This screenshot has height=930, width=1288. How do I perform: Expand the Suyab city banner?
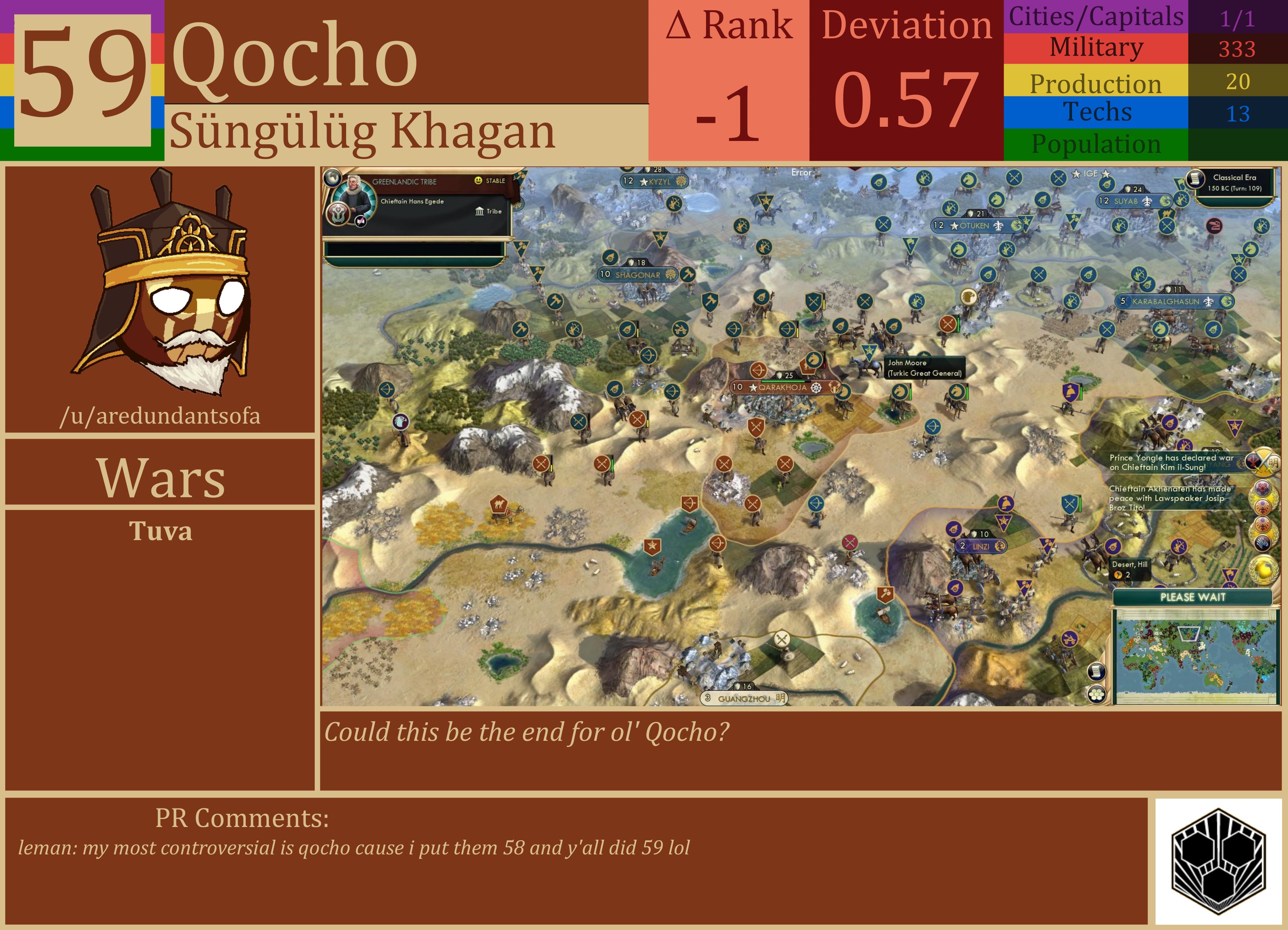(1133, 202)
